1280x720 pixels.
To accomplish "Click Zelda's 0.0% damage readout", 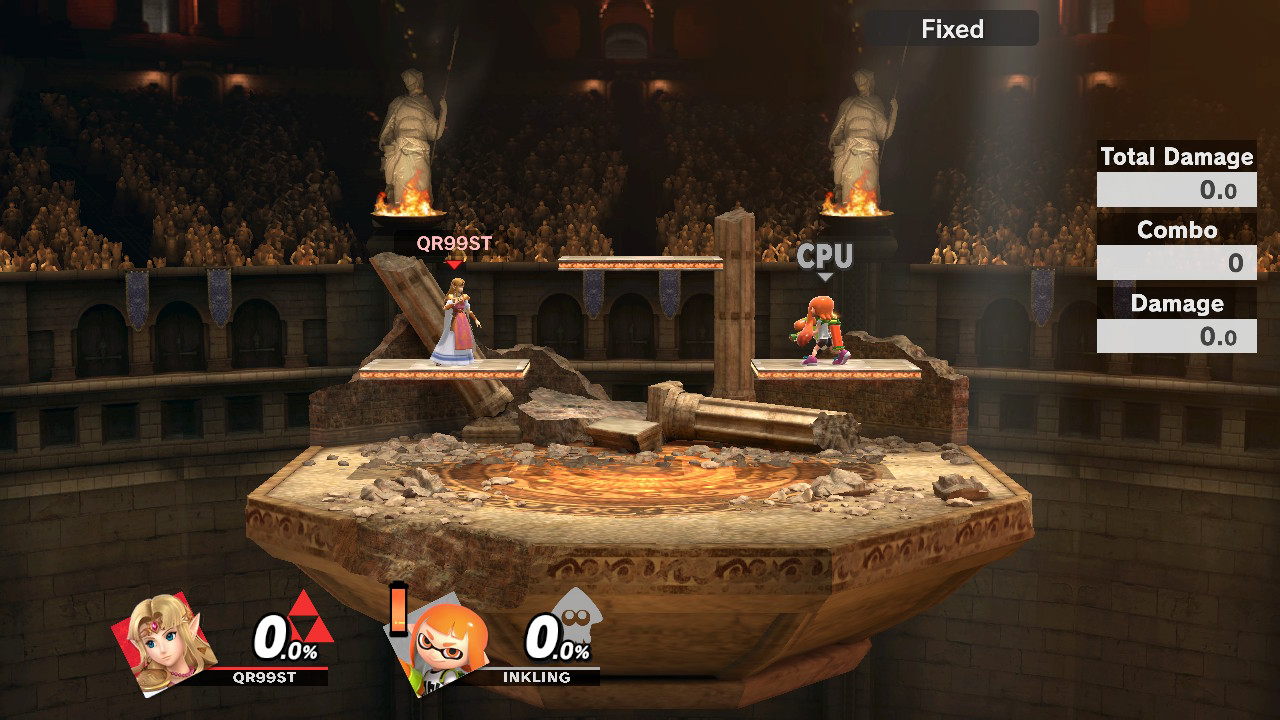I will tap(283, 638).
